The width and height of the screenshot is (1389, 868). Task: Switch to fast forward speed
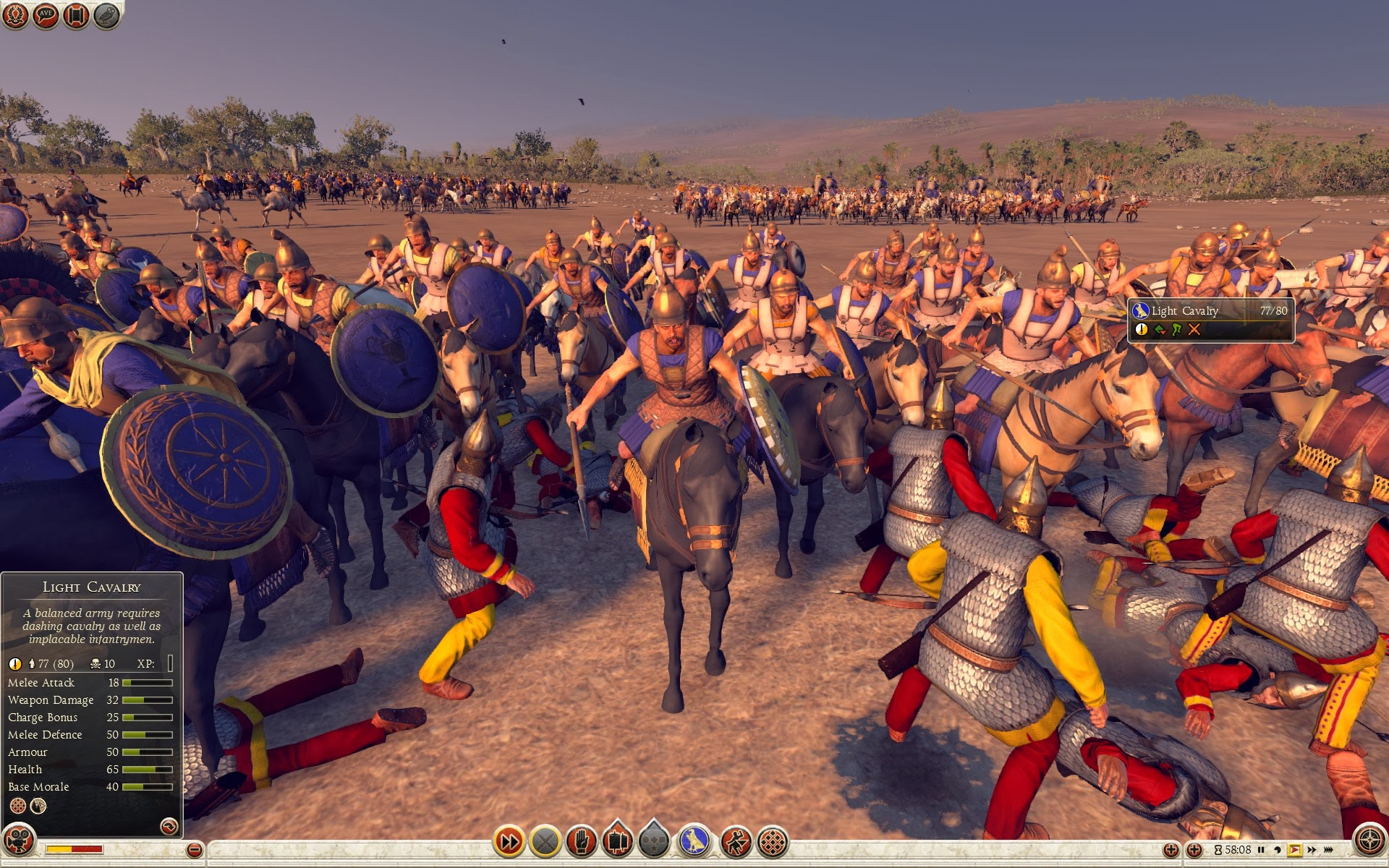1312,850
